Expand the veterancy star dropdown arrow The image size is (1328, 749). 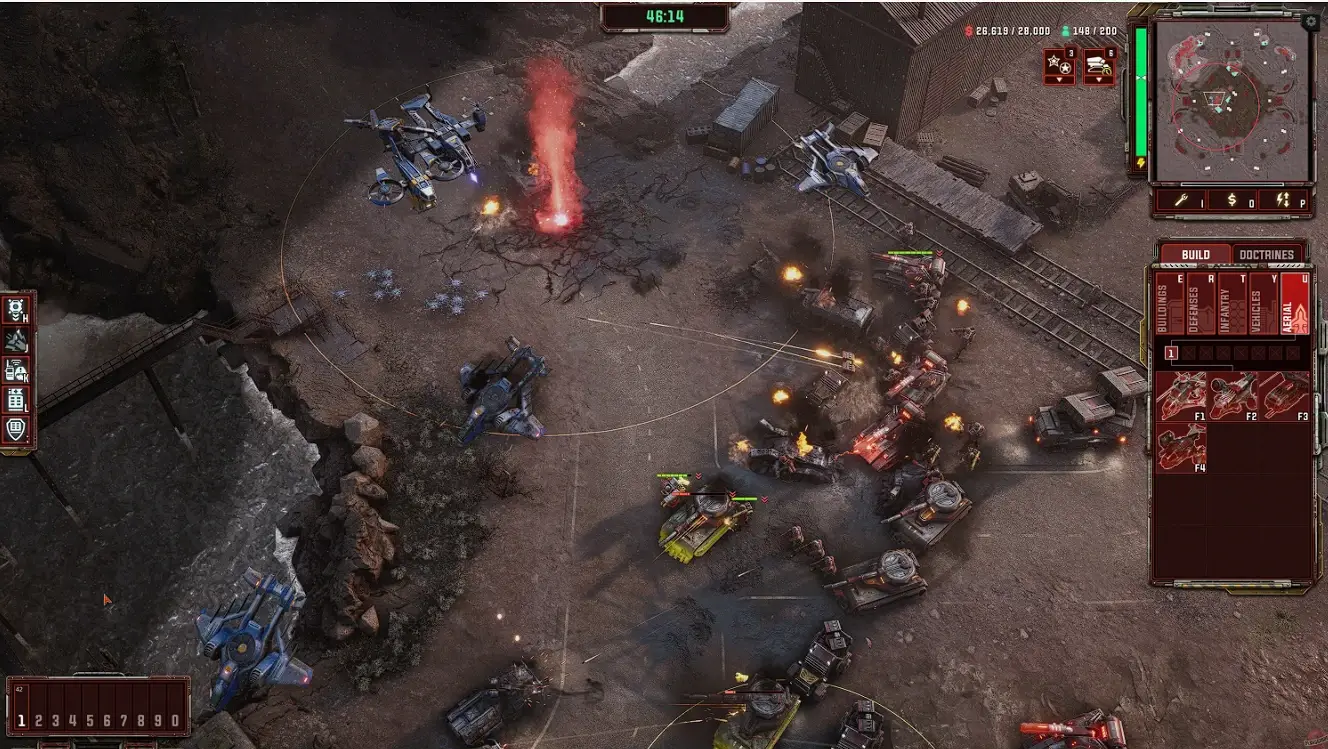coord(1059,79)
